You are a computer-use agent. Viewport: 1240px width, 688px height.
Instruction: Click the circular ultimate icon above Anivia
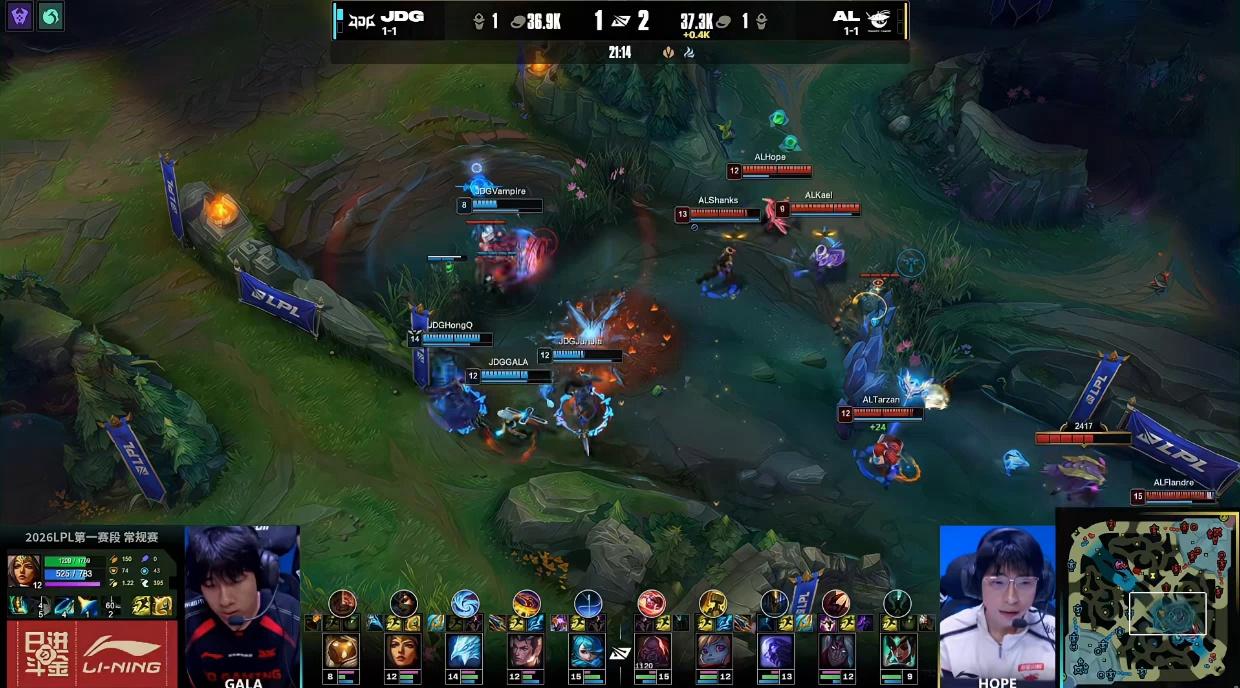pyautogui.click(x=465, y=603)
